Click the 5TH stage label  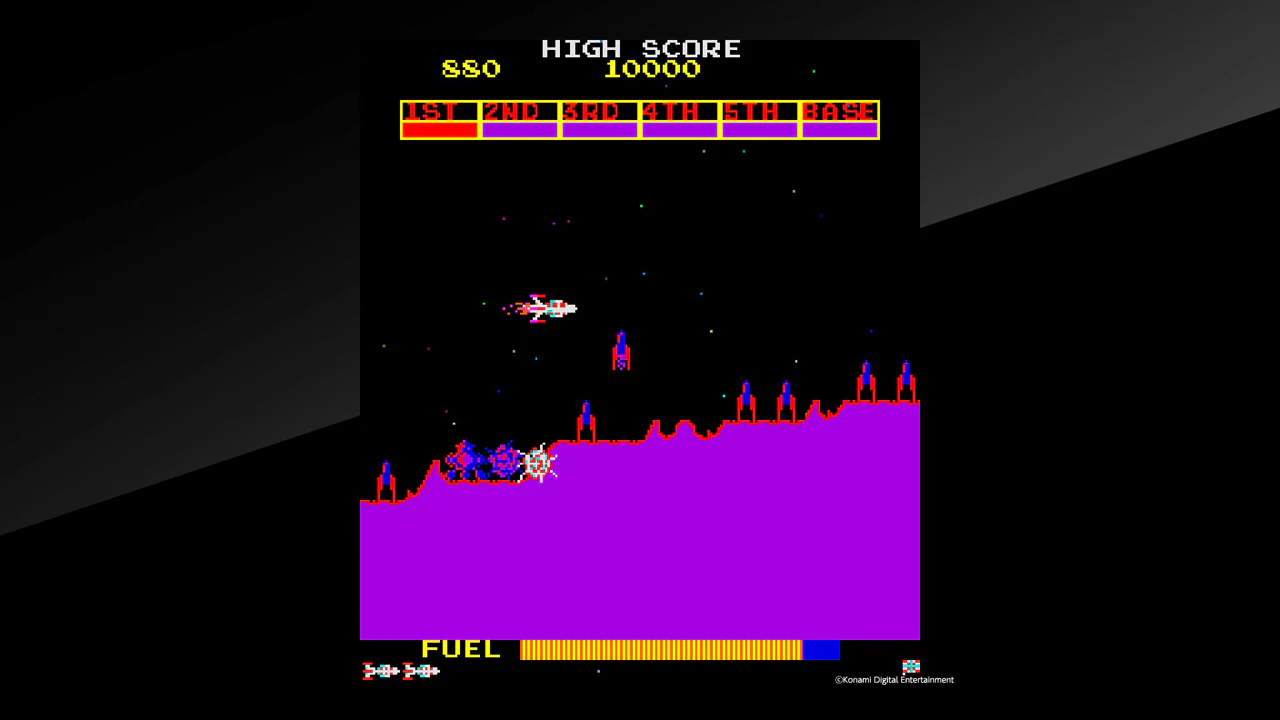[759, 112]
